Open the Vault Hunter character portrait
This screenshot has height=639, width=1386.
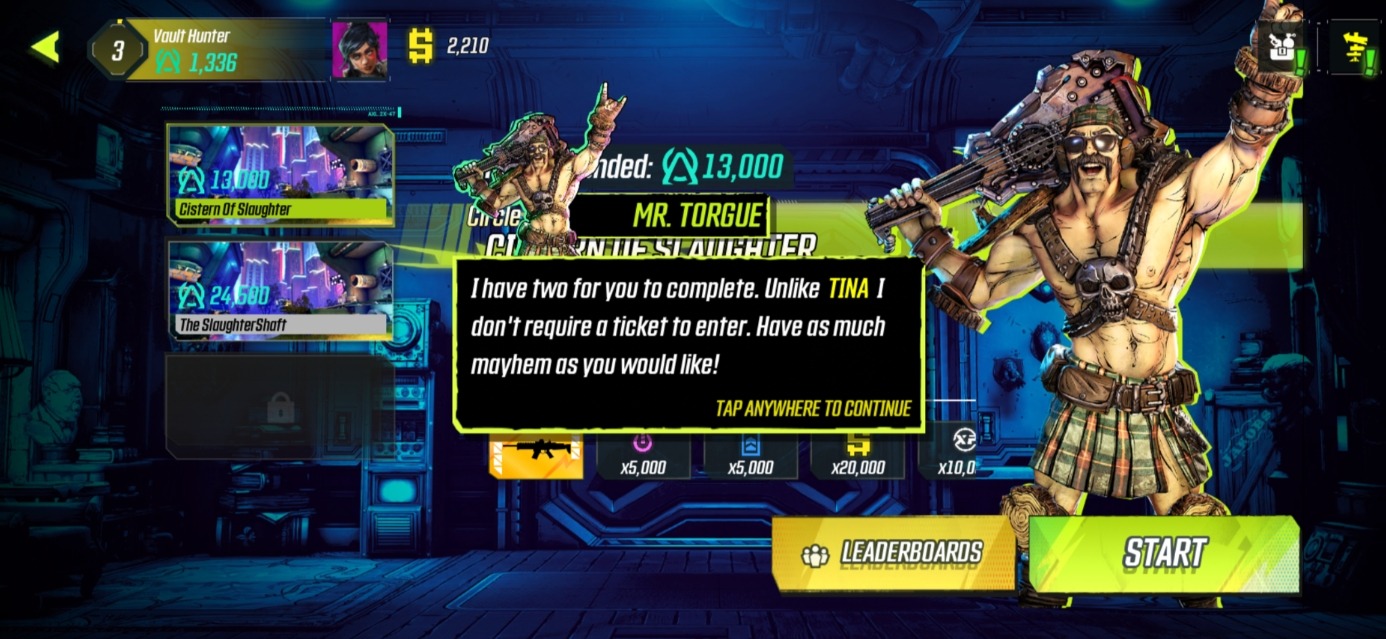(359, 49)
